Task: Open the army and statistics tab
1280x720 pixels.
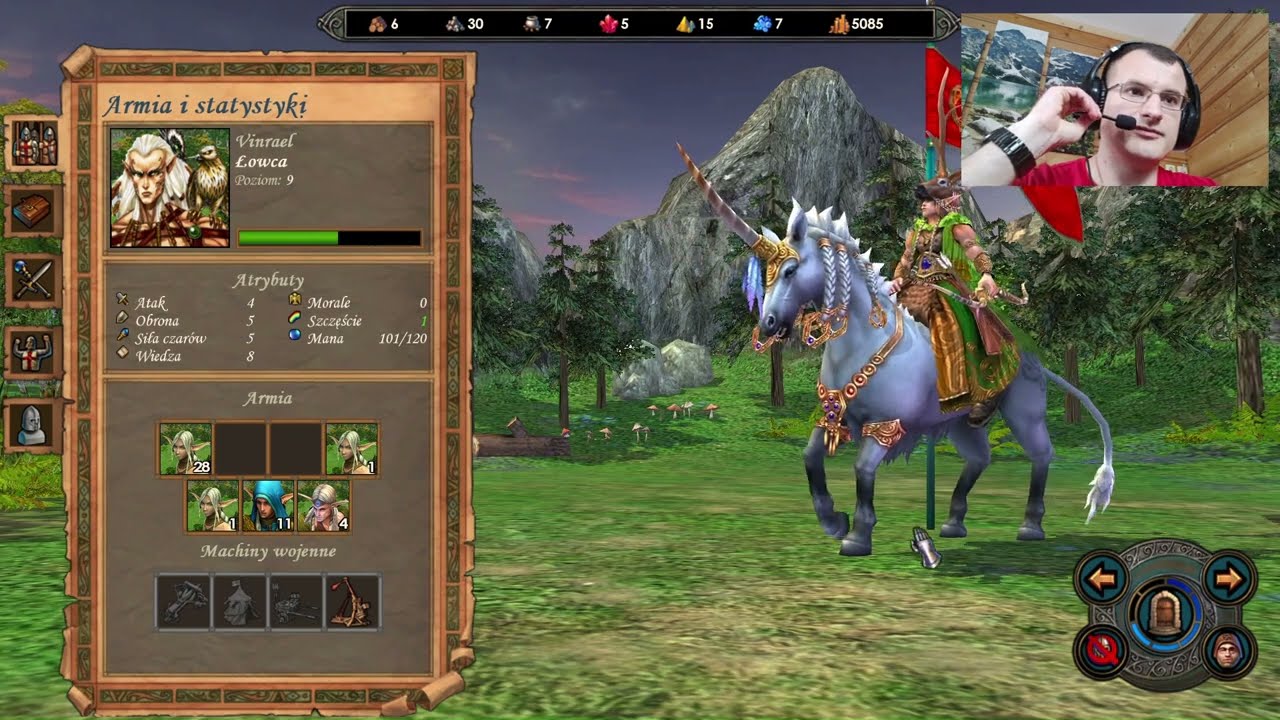Action: pyautogui.click(x=34, y=145)
